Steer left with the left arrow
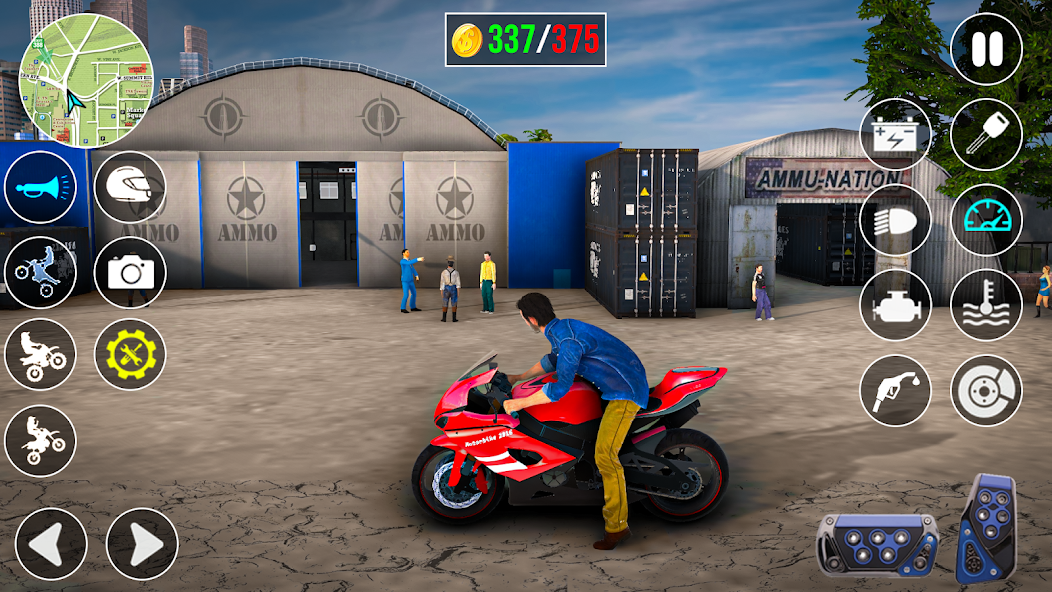The image size is (1052, 592). click(x=50, y=544)
